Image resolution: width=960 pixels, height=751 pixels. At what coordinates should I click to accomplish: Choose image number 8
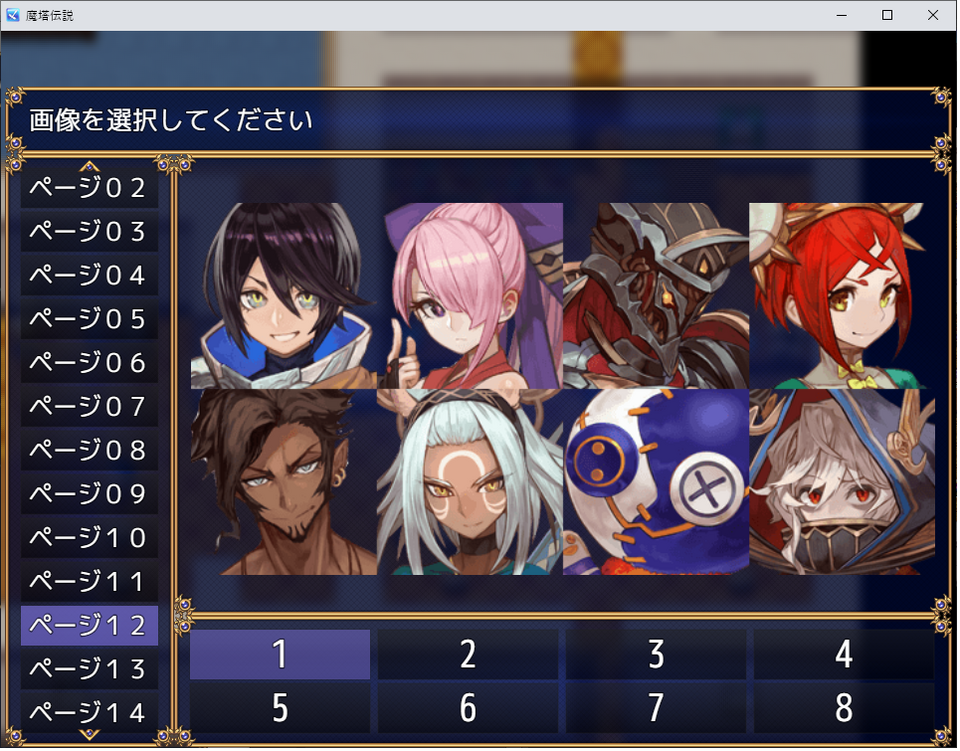843,708
